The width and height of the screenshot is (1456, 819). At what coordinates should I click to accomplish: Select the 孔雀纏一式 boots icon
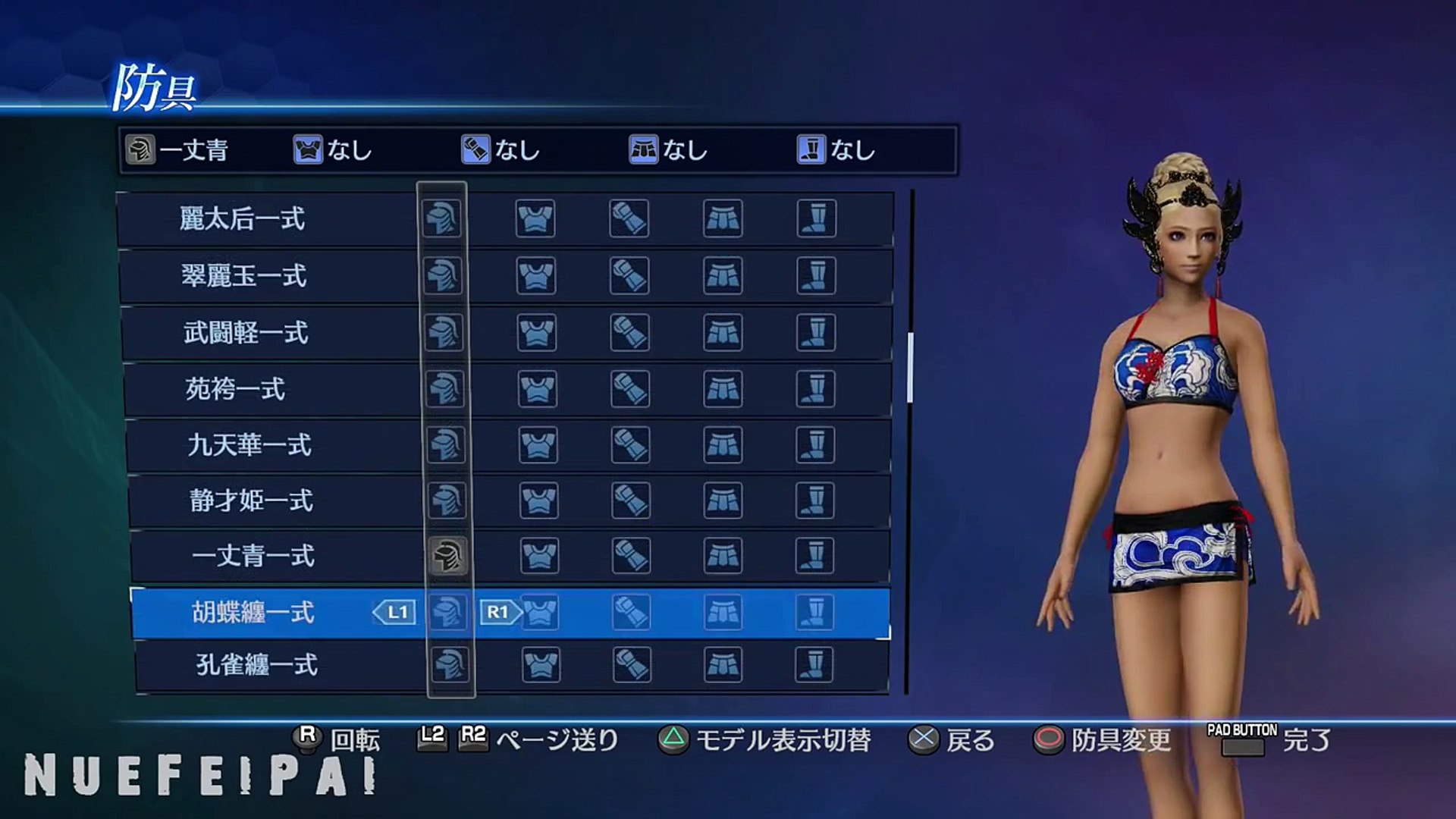coord(814,665)
